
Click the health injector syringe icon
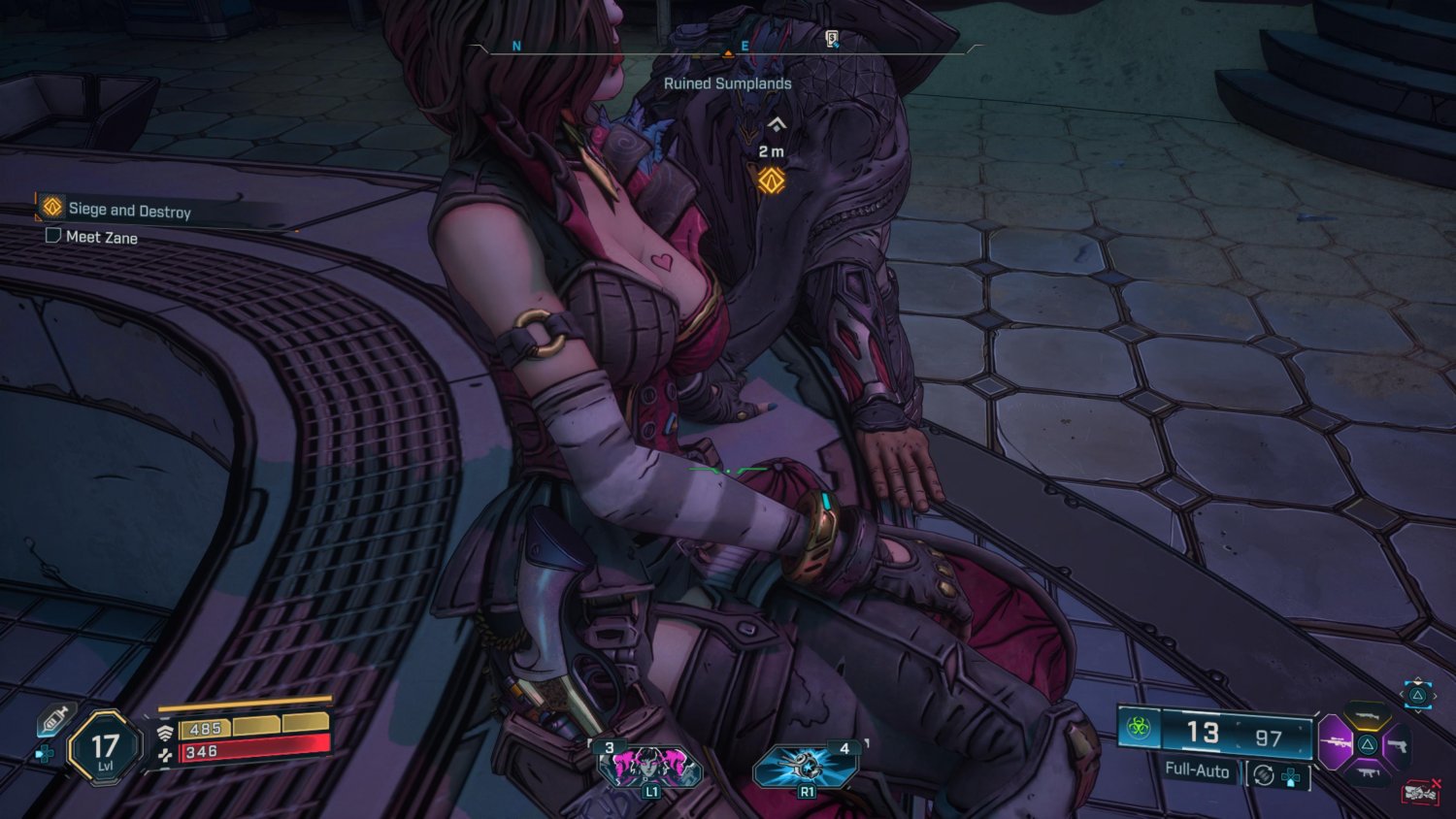click(x=56, y=721)
